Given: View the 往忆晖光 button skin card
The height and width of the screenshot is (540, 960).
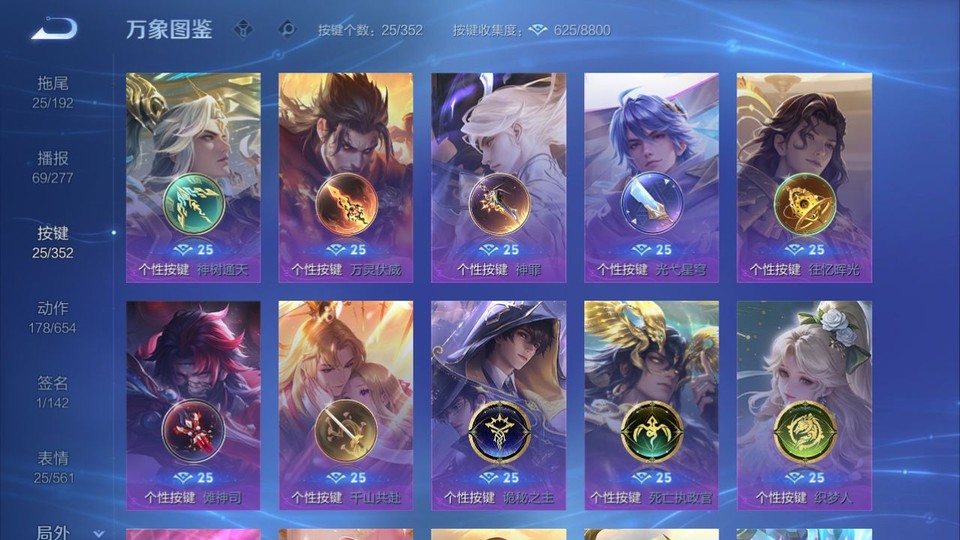Looking at the screenshot, I should (804, 177).
